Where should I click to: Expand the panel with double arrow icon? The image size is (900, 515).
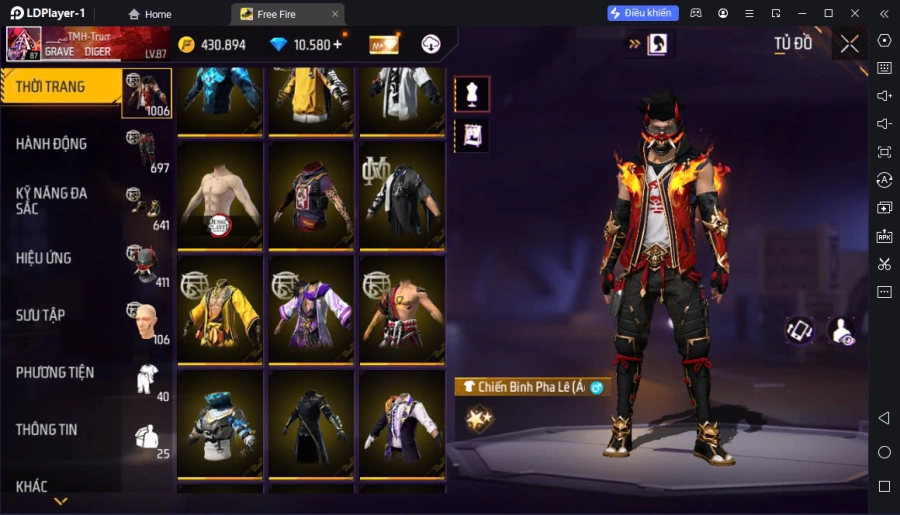tap(634, 44)
